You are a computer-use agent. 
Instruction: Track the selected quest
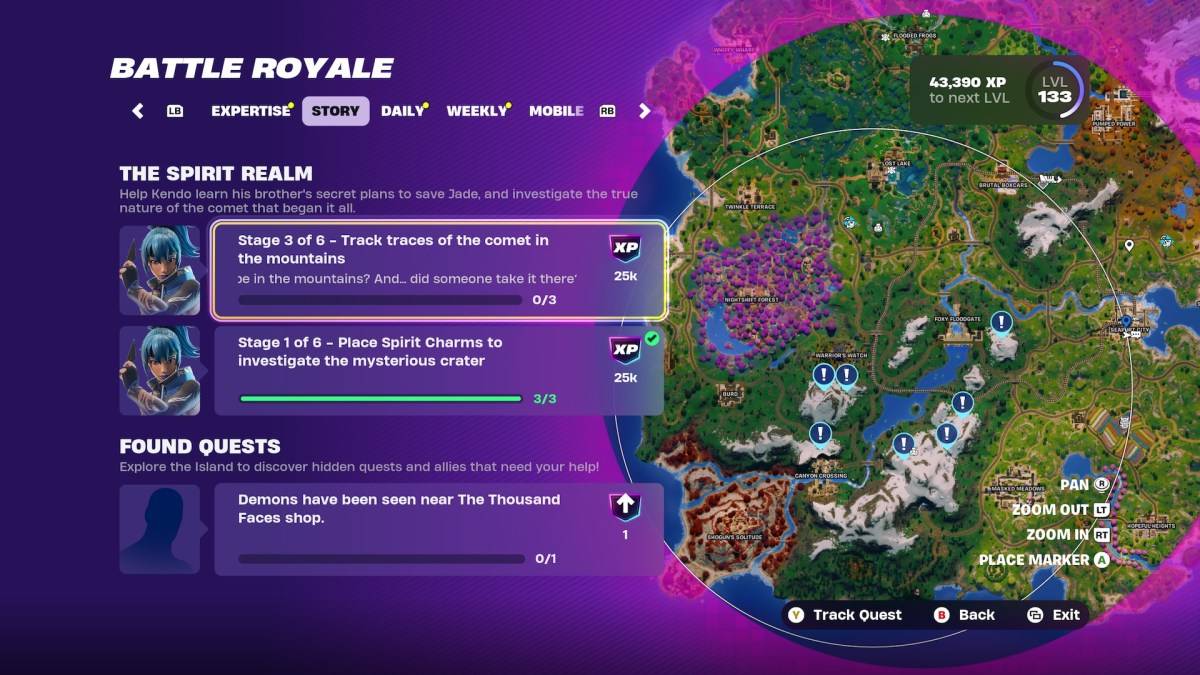click(845, 615)
